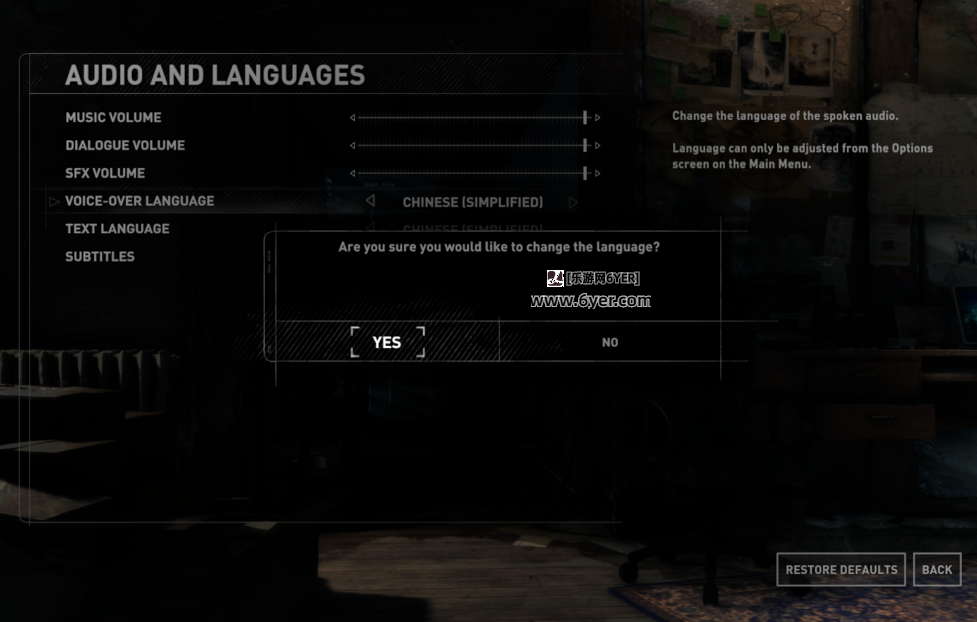Select the Subtitles option

coord(100,257)
